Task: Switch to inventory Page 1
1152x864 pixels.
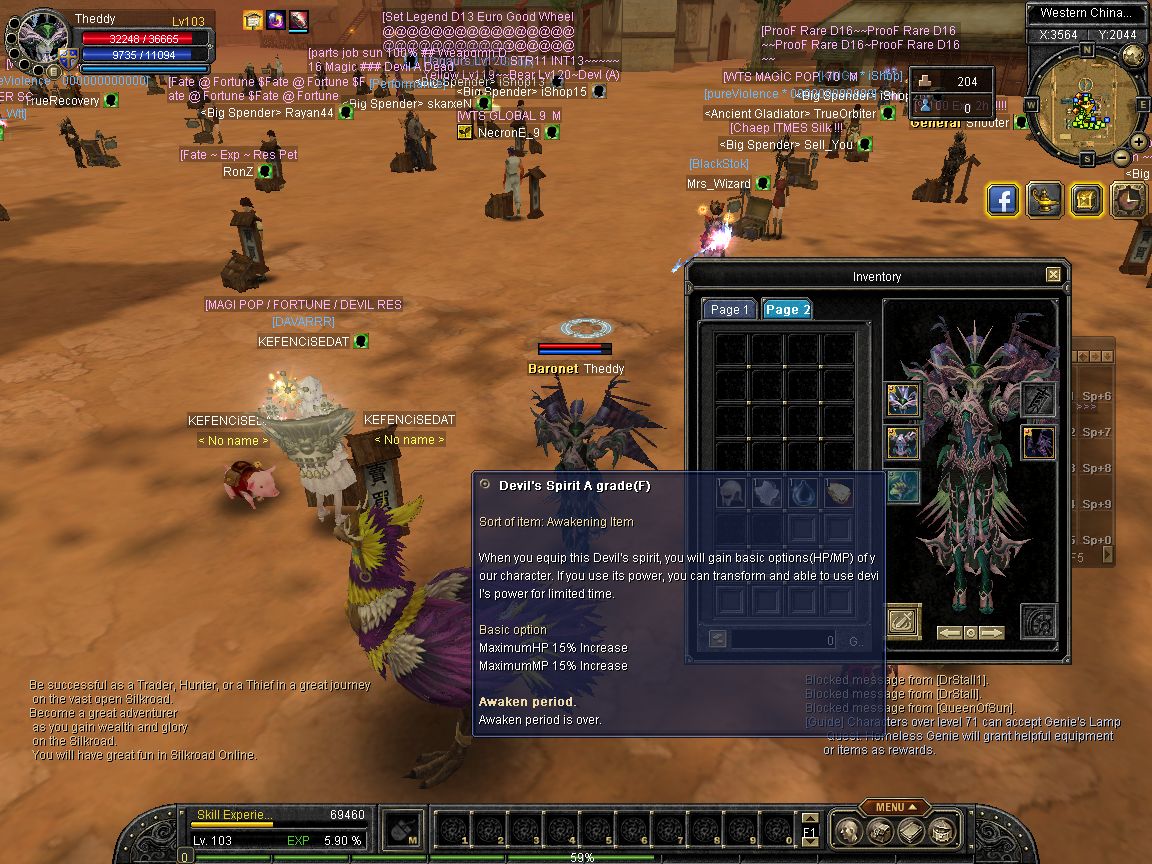Action: [x=729, y=309]
